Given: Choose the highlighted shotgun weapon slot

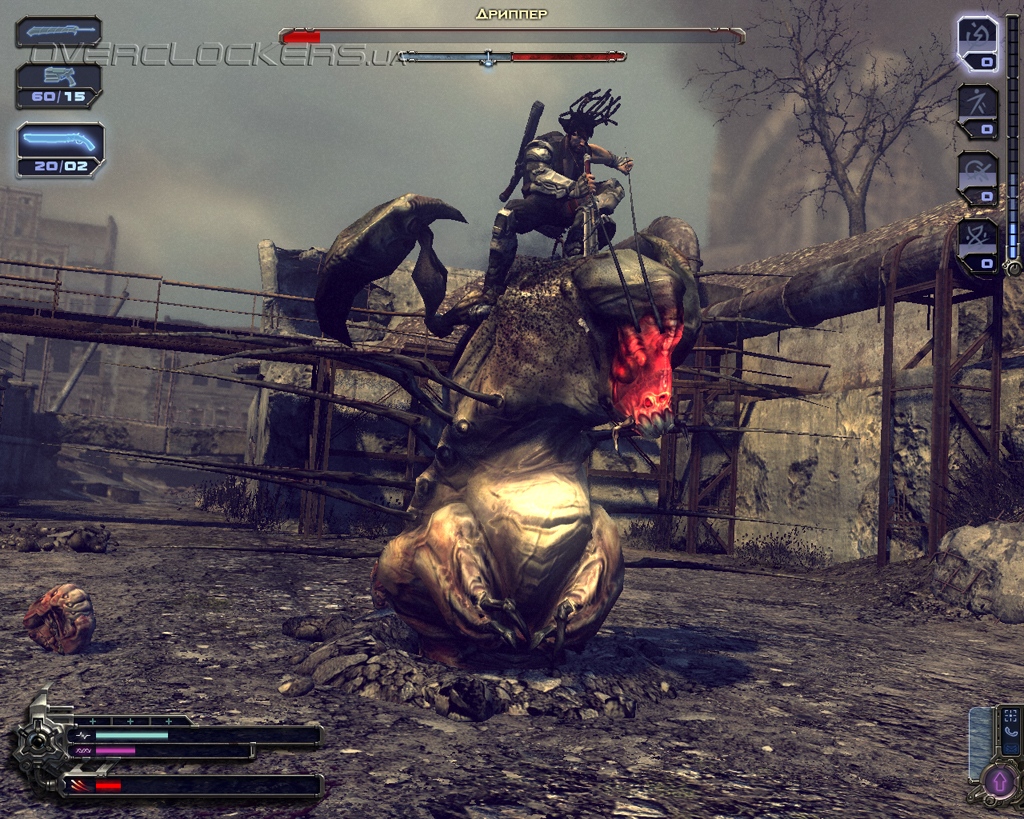Looking at the screenshot, I should [x=60, y=149].
